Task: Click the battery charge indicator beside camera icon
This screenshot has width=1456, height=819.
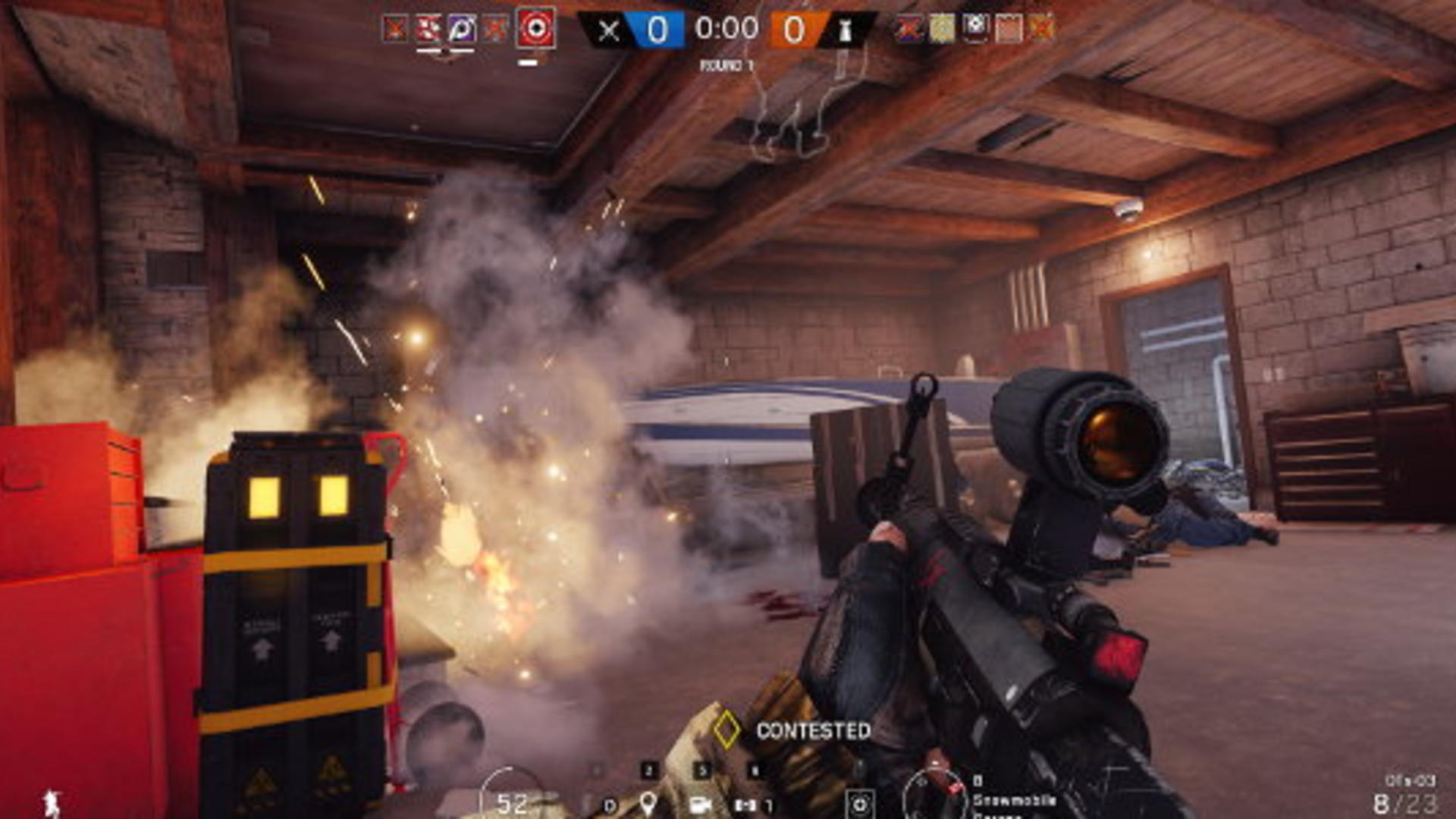Action: click(747, 804)
